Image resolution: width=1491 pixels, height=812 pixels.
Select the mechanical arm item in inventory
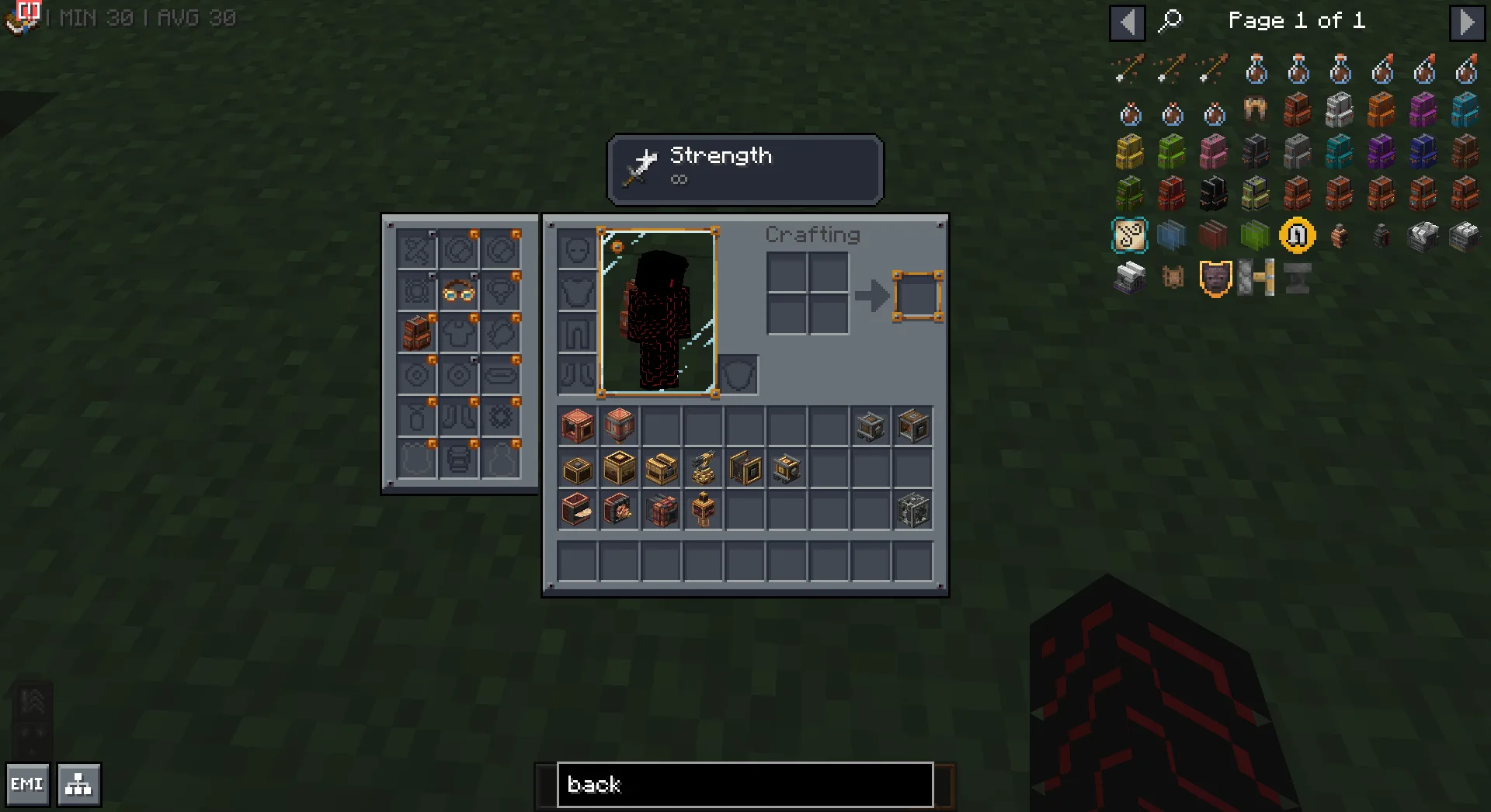pyautogui.click(x=703, y=469)
